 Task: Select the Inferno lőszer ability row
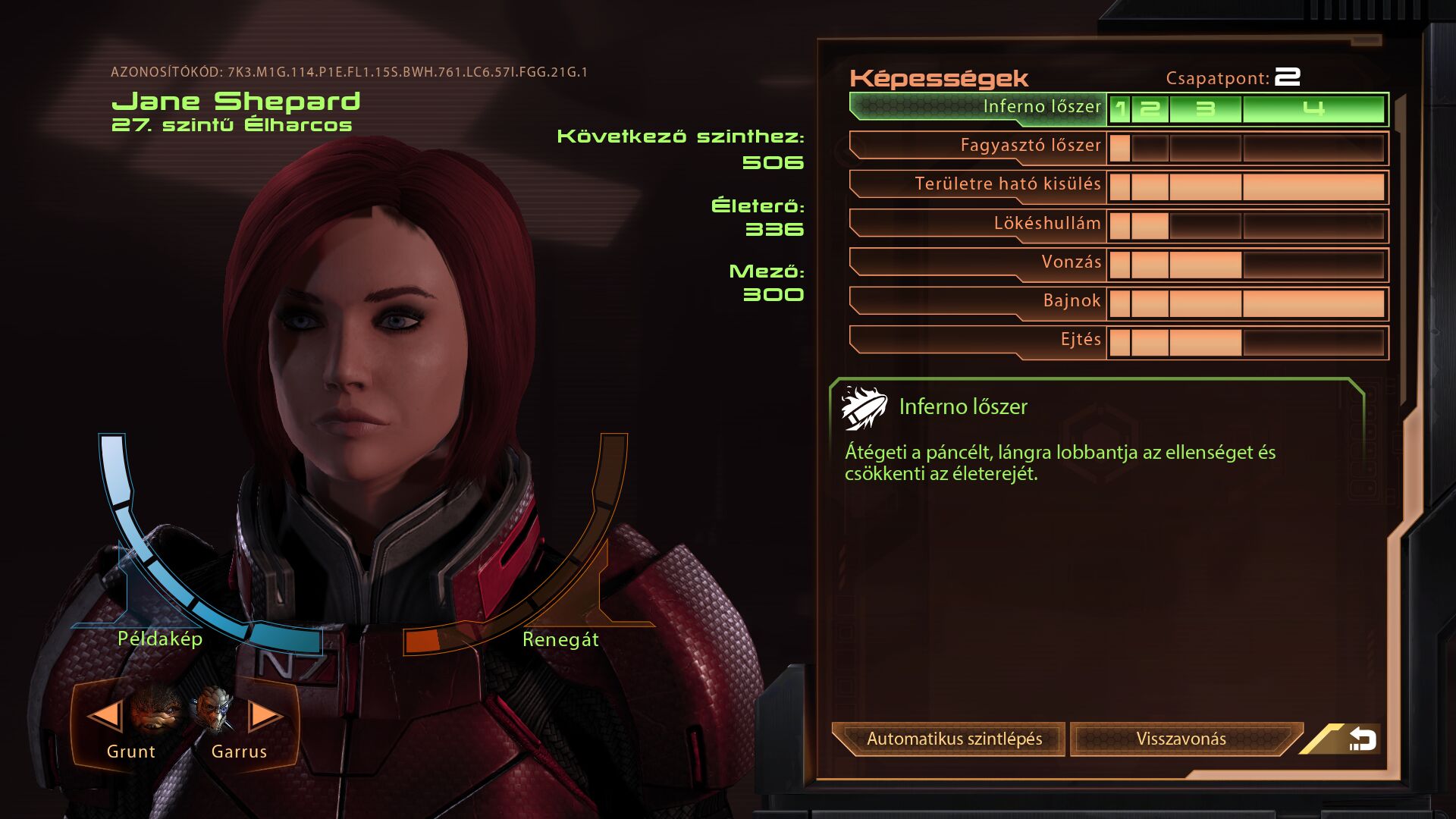click(x=978, y=107)
